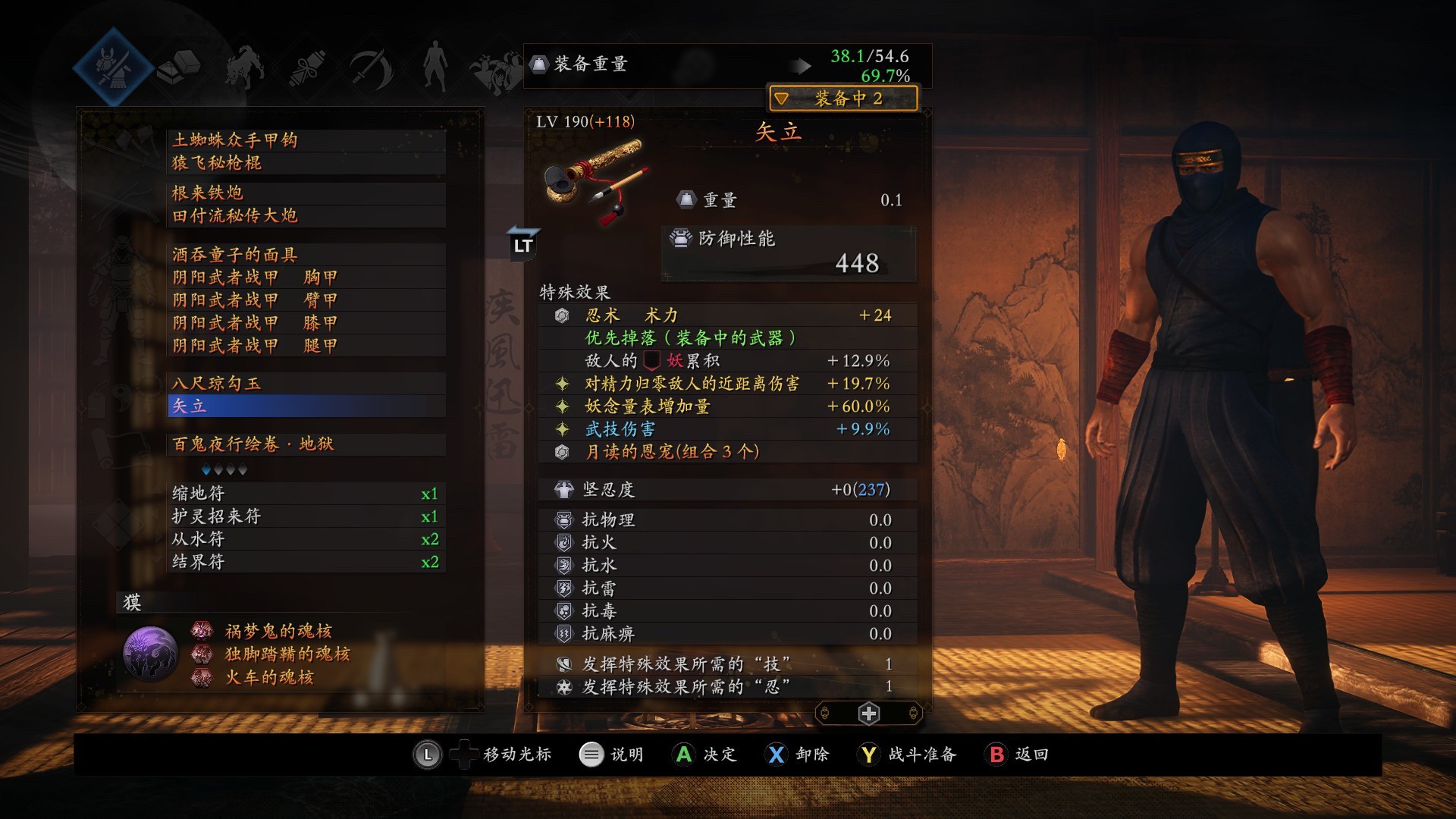Open the 獏 guardian spirit icon
The image size is (1456, 819).
coord(150,654)
